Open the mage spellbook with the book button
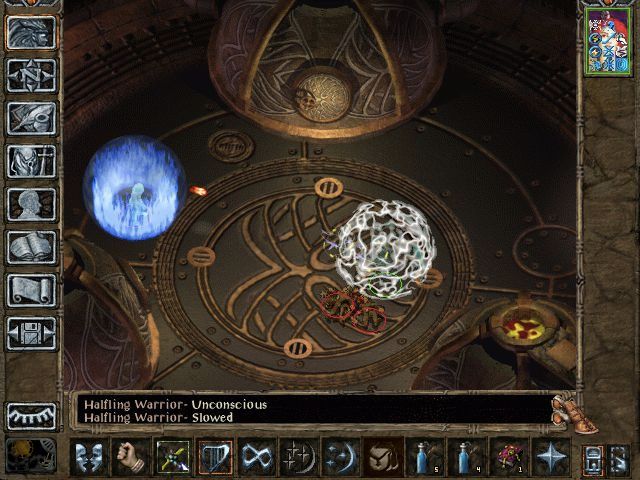The height and width of the screenshot is (480, 640). tap(31, 247)
